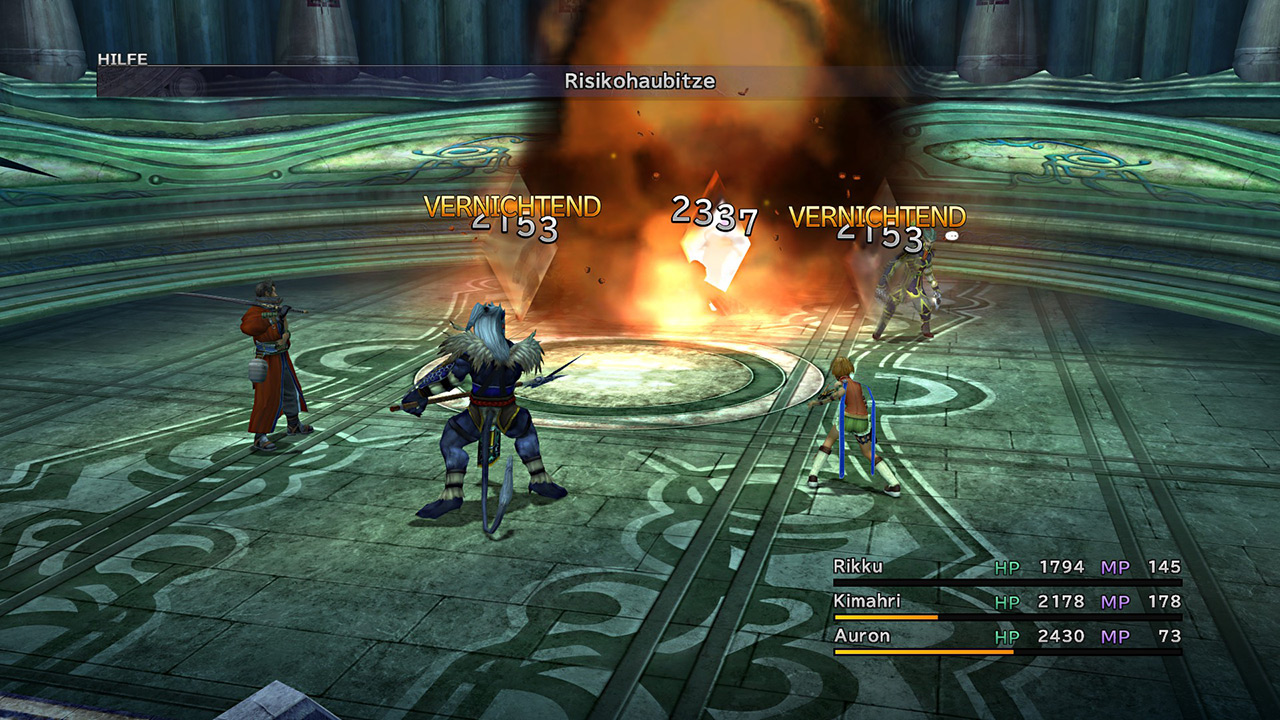This screenshot has width=1280, height=720.
Task: Pick Auron's row in the party panel
Action: click(862, 636)
